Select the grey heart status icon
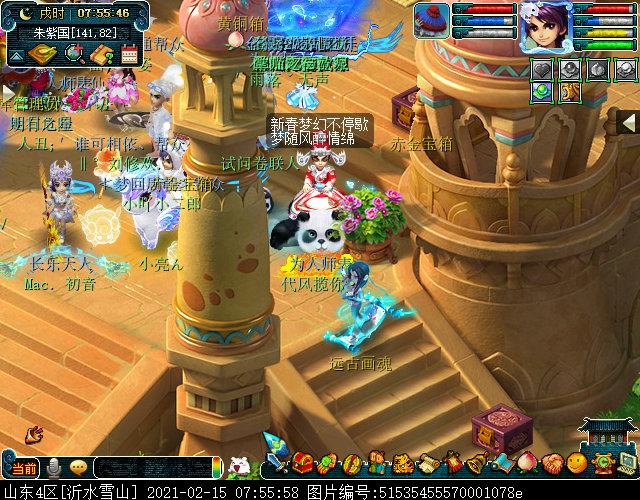The width and height of the screenshot is (640, 500). (542, 69)
